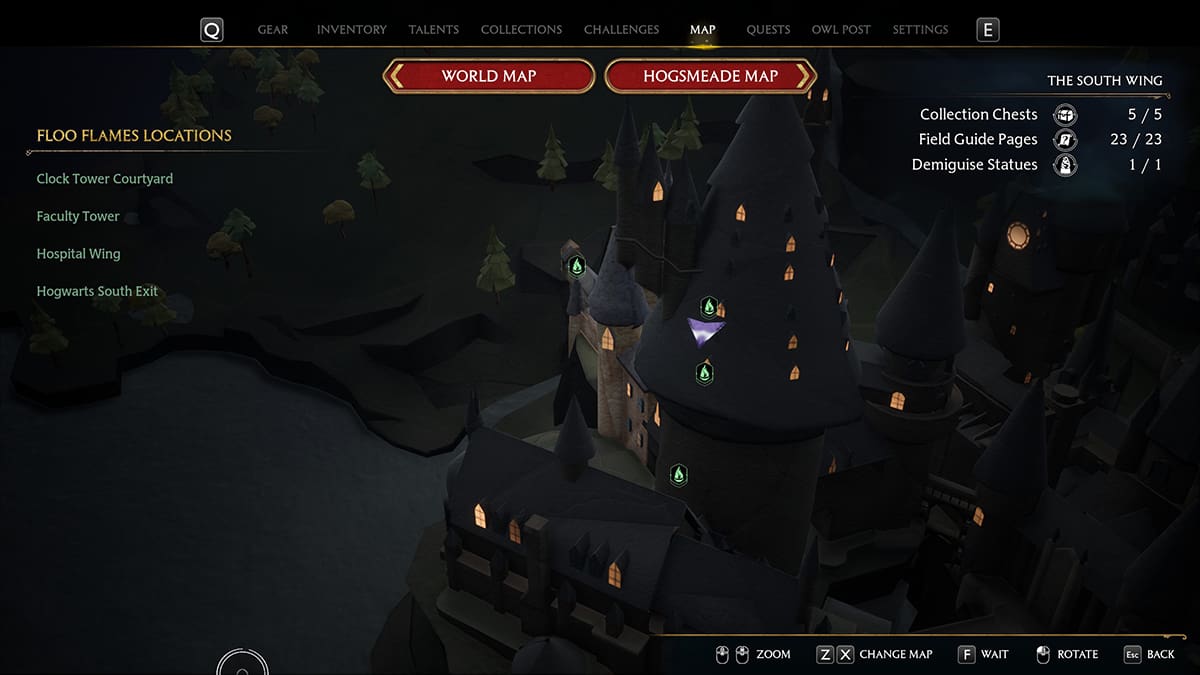Open the Hogsmeade Map
1200x675 pixels.
[x=710, y=76]
